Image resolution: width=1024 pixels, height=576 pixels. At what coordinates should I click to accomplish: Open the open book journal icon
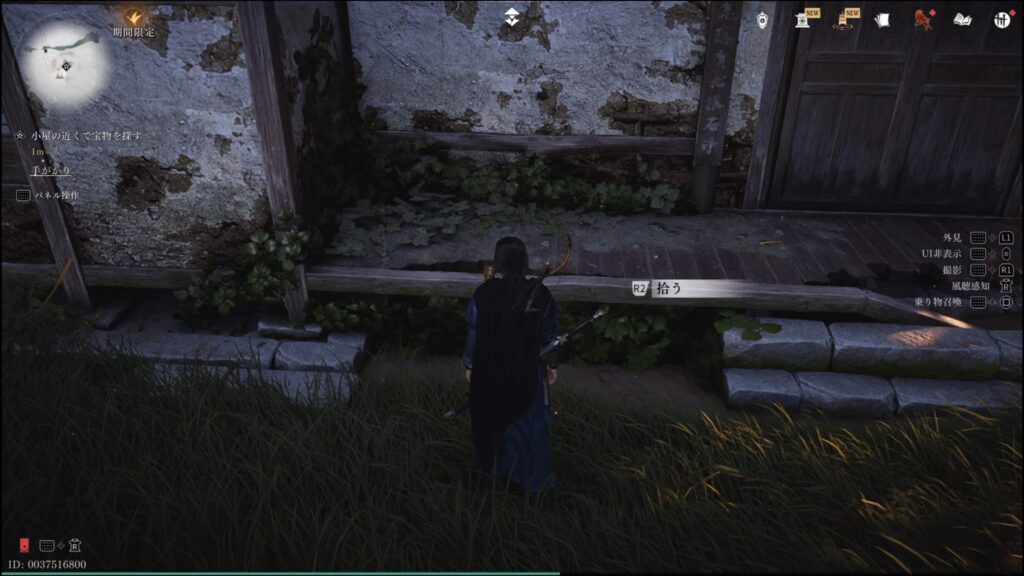961,19
